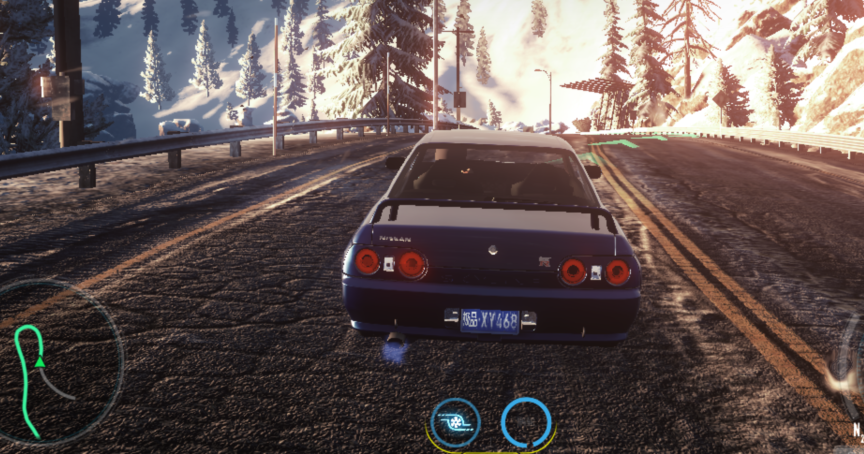Image resolution: width=864 pixels, height=454 pixels.
Task: Activate the snowflake pursuit tech ability
Action: [x=455, y=422]
